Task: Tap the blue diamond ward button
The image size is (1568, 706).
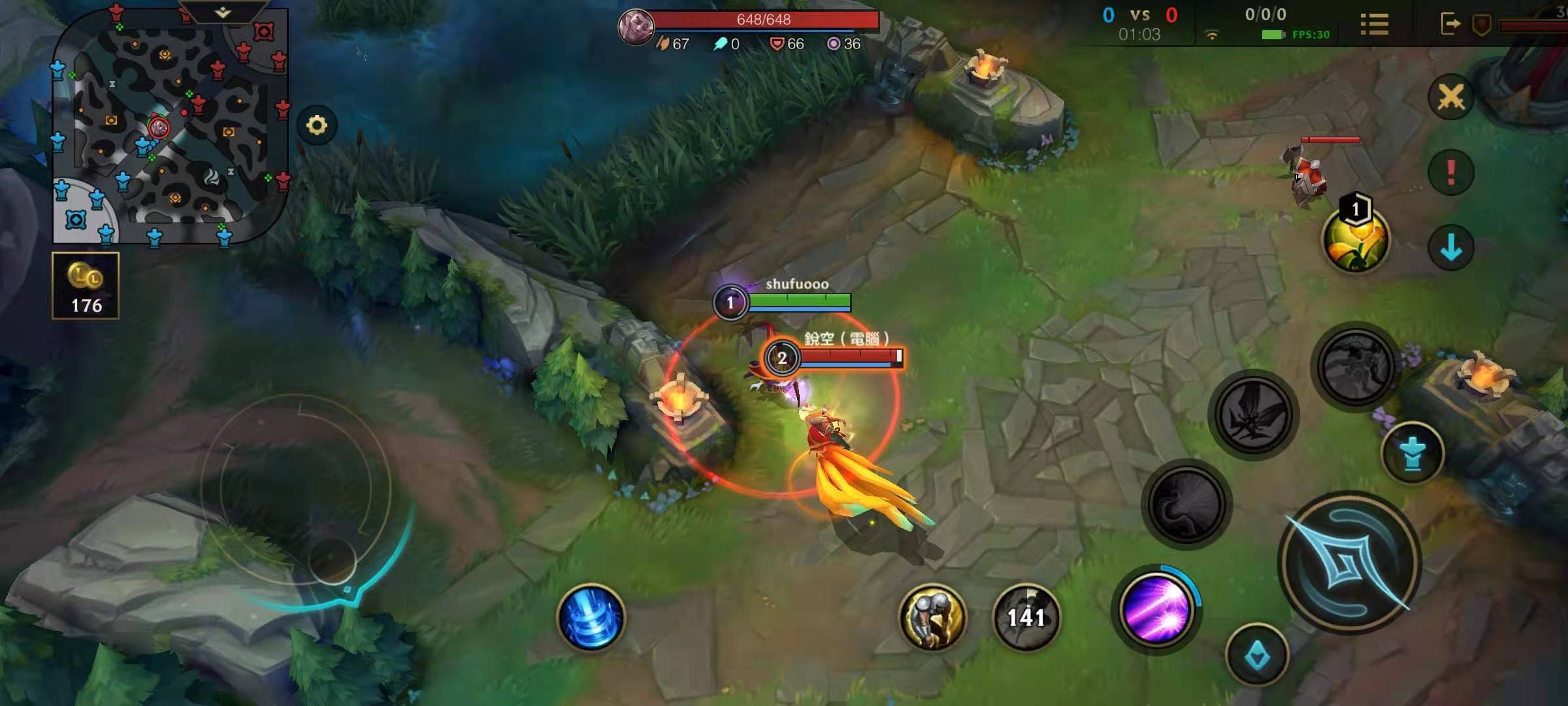Action: click(x=1256, y=656)
